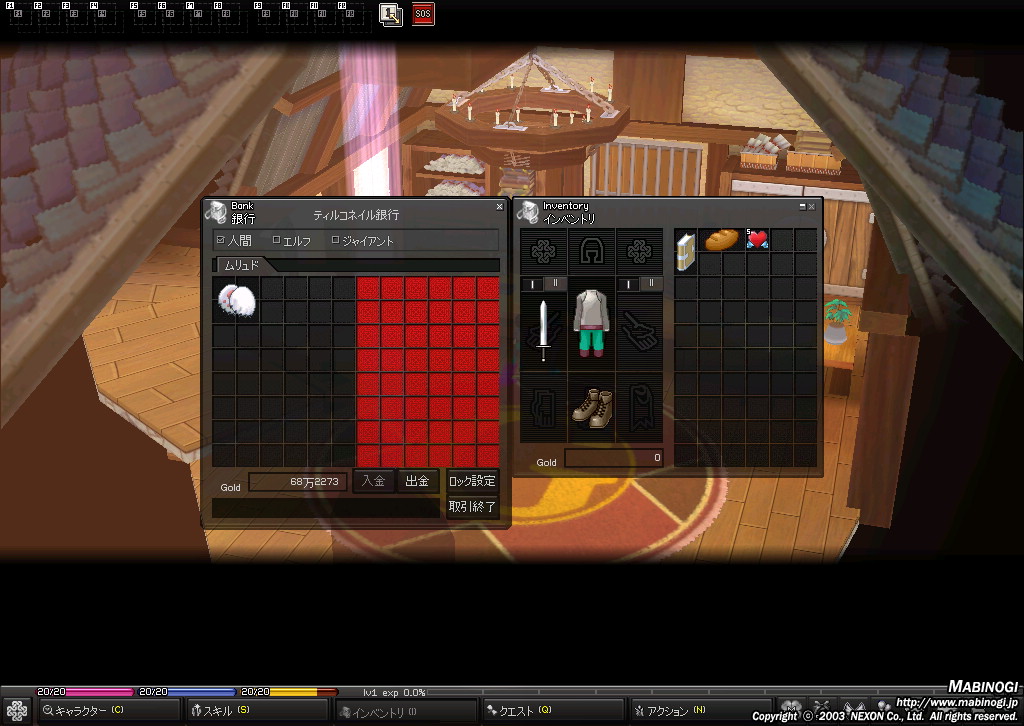End the transaction with 取引終了
This screenshot has width=1024, height=726.
click(x=472, y=506)
